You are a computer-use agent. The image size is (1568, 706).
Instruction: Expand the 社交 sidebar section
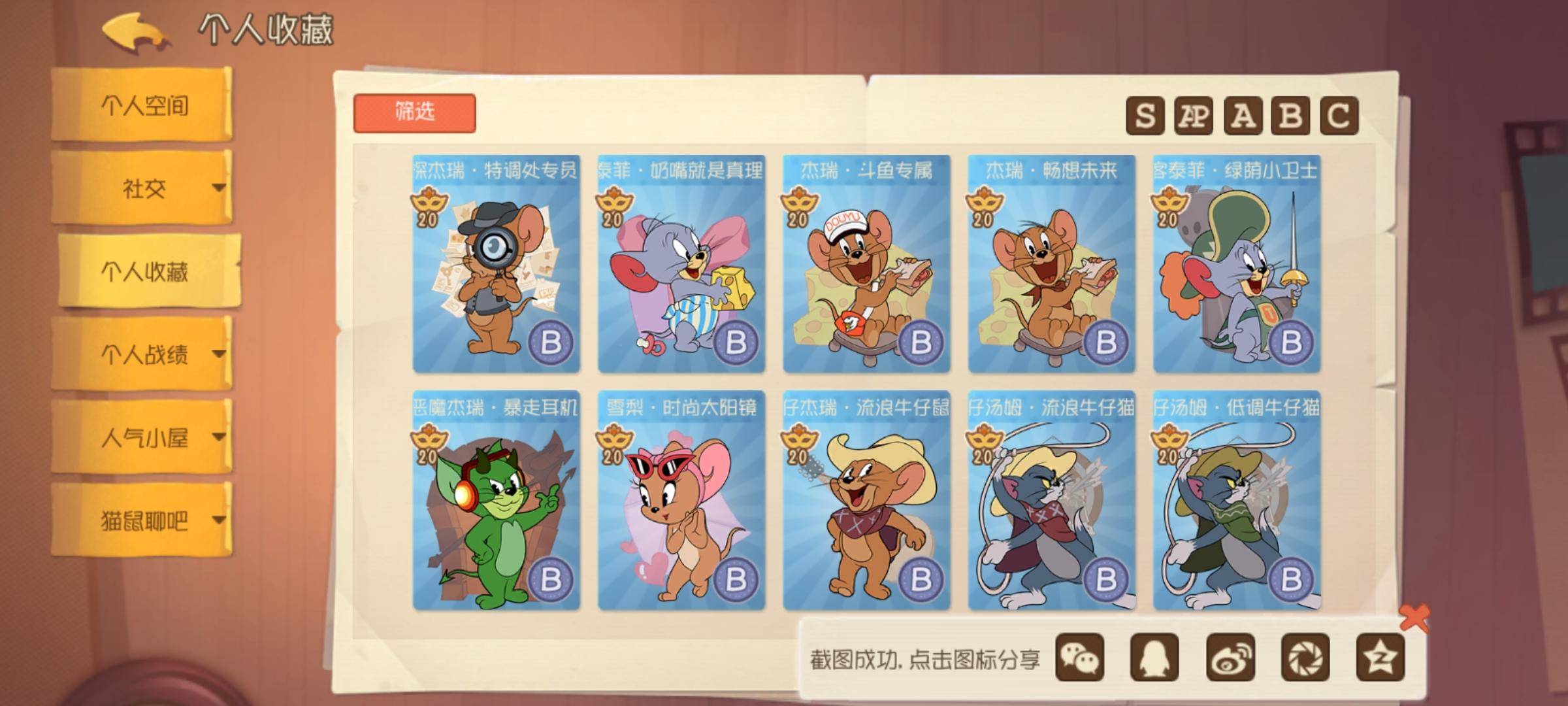pos(145,190)
